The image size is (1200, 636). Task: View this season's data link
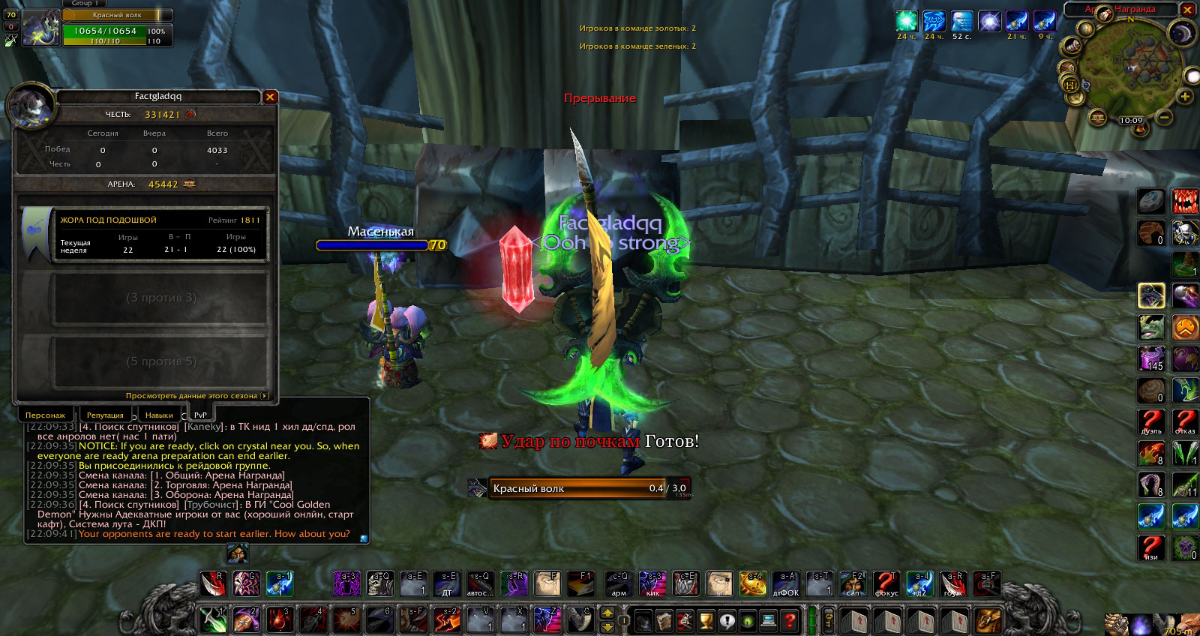pyautogui.click(x=197, y=396)
